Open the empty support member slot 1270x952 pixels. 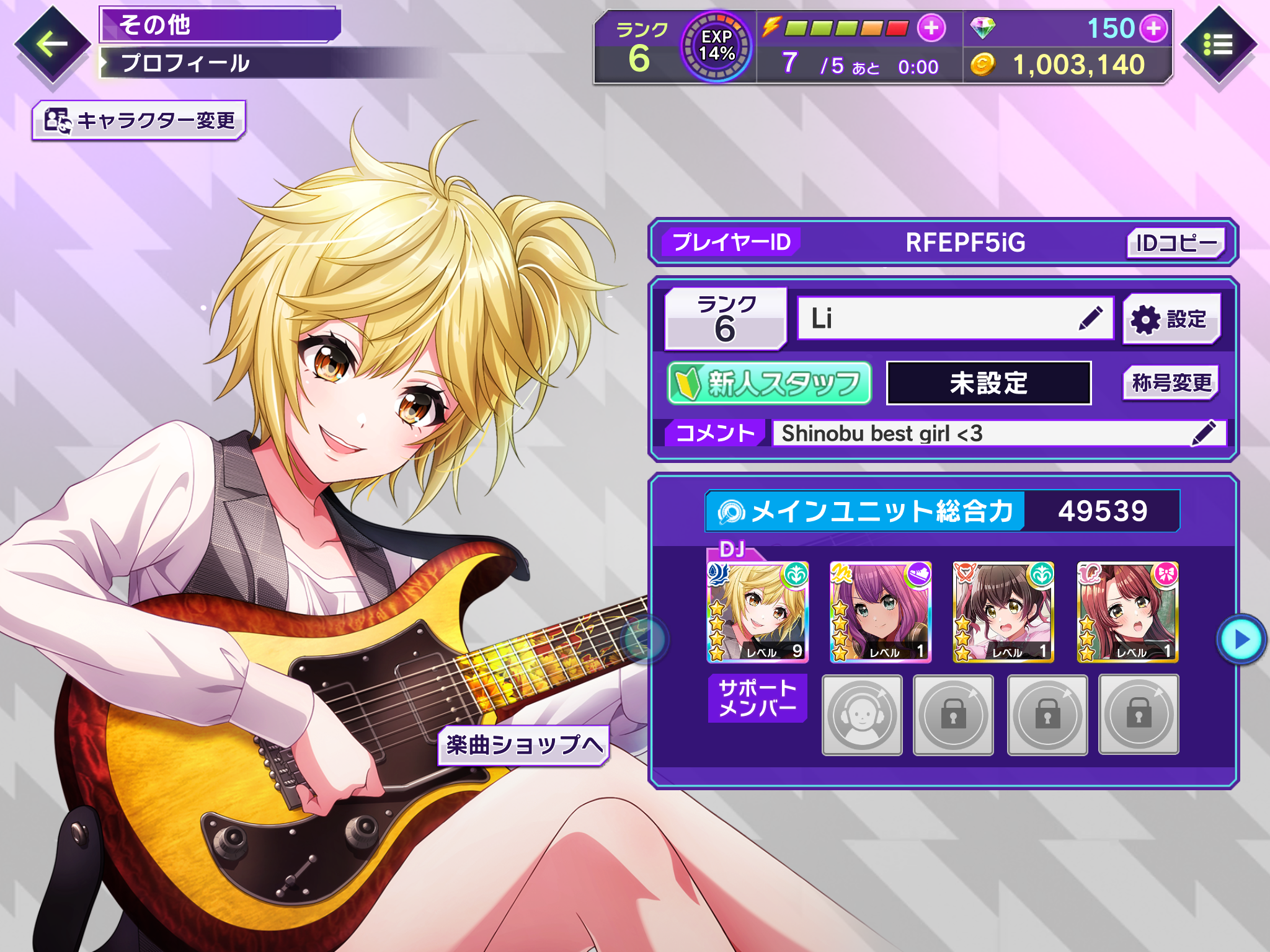tap(862, 715)
